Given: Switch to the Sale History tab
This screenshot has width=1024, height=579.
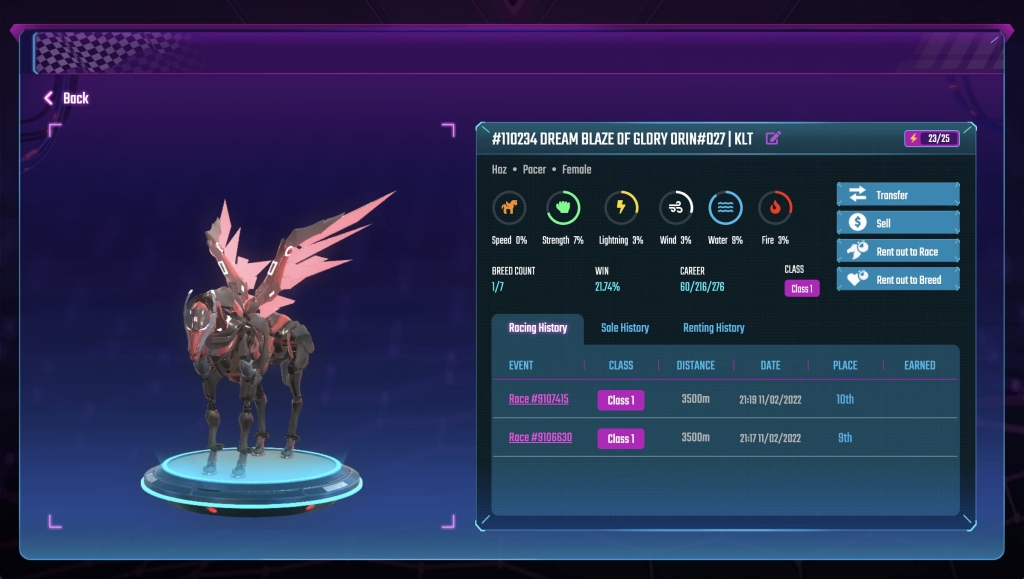Looking at the screenshot, I should [x=625, y=328].
